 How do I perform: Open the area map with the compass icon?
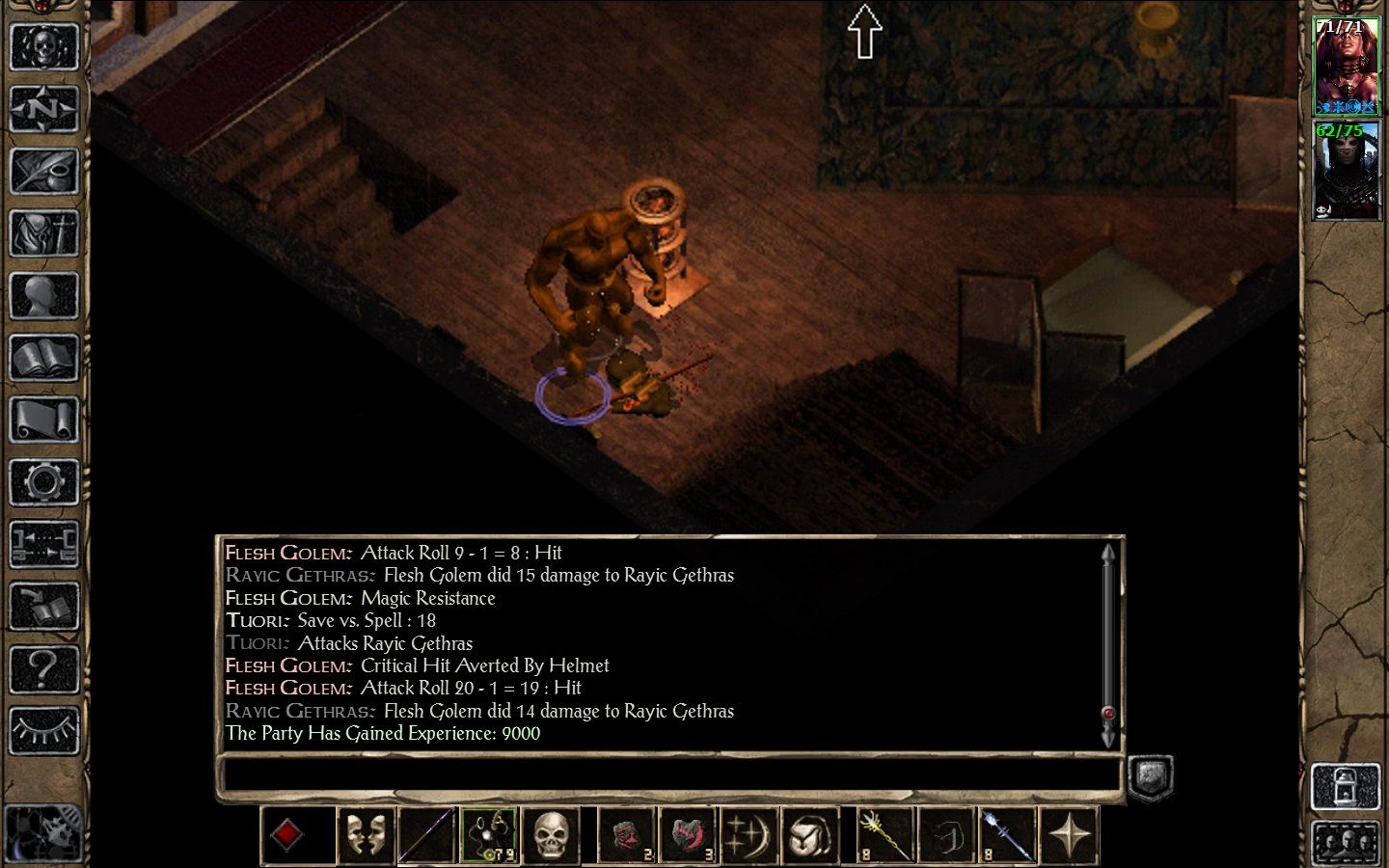click(43, 109)
